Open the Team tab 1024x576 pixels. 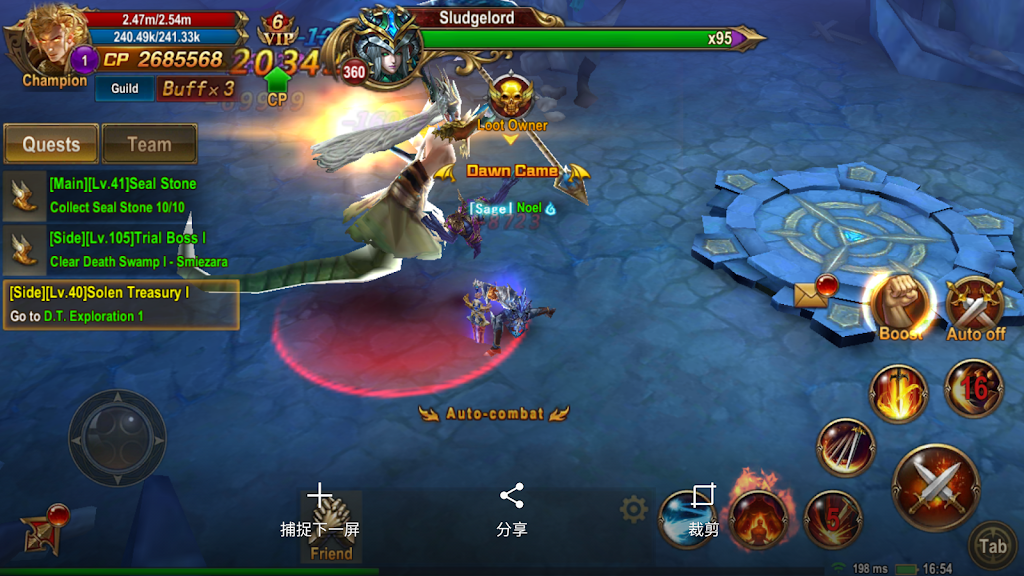(149, 144)
